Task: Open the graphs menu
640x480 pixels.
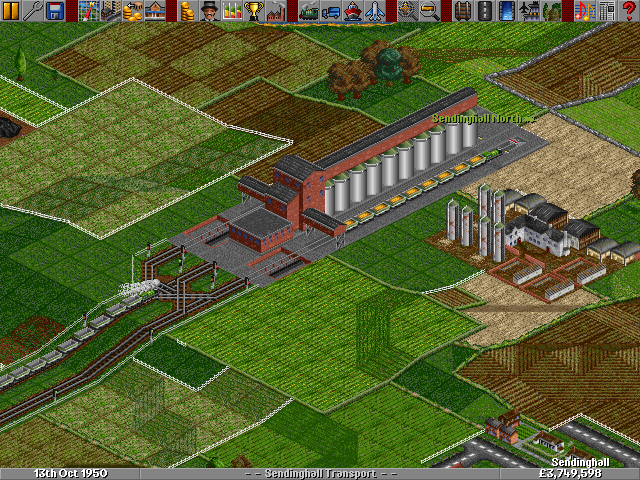Action: coord(231,11)
